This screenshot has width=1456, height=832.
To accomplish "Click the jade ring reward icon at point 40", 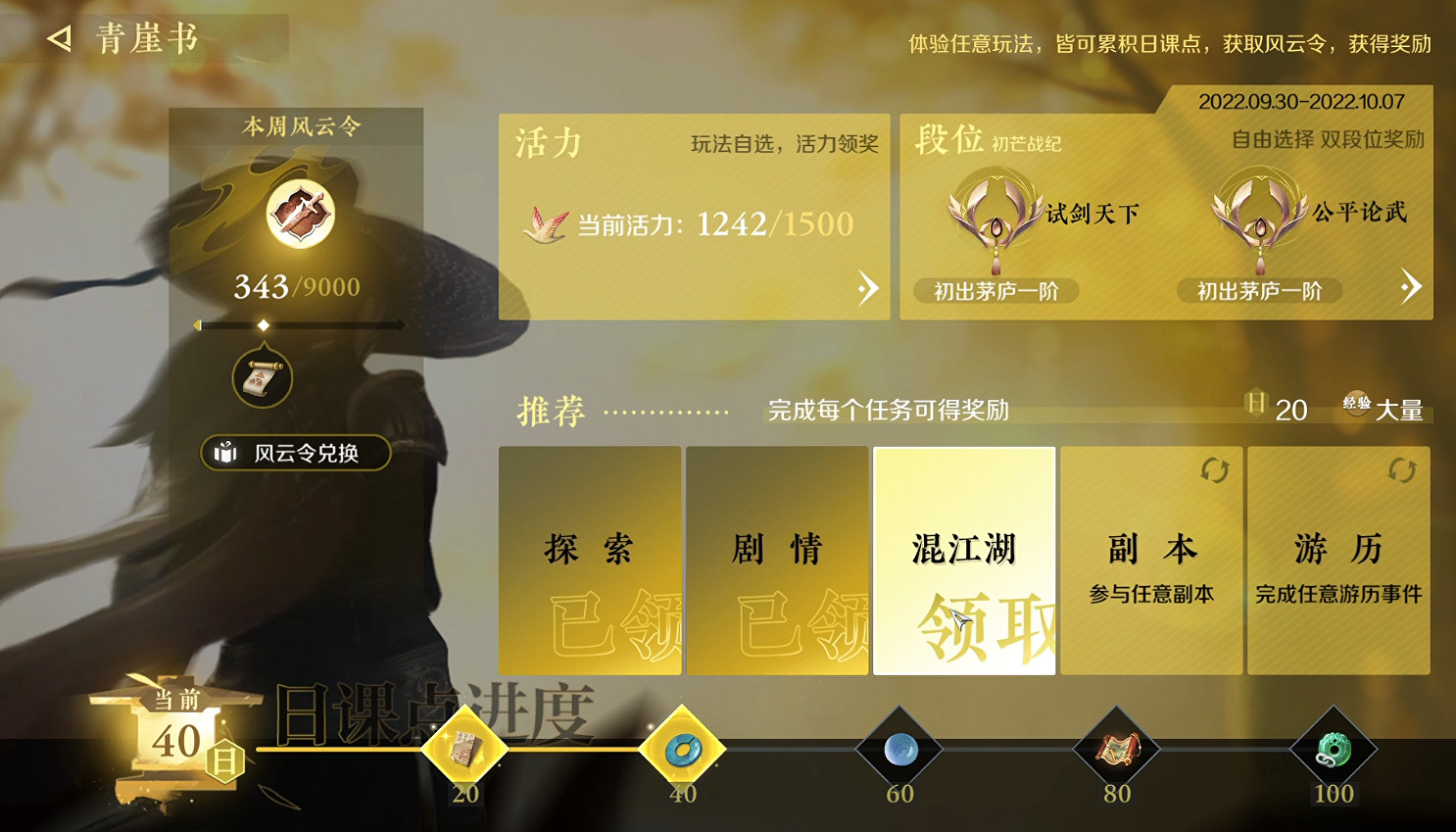I will point(683,750).
